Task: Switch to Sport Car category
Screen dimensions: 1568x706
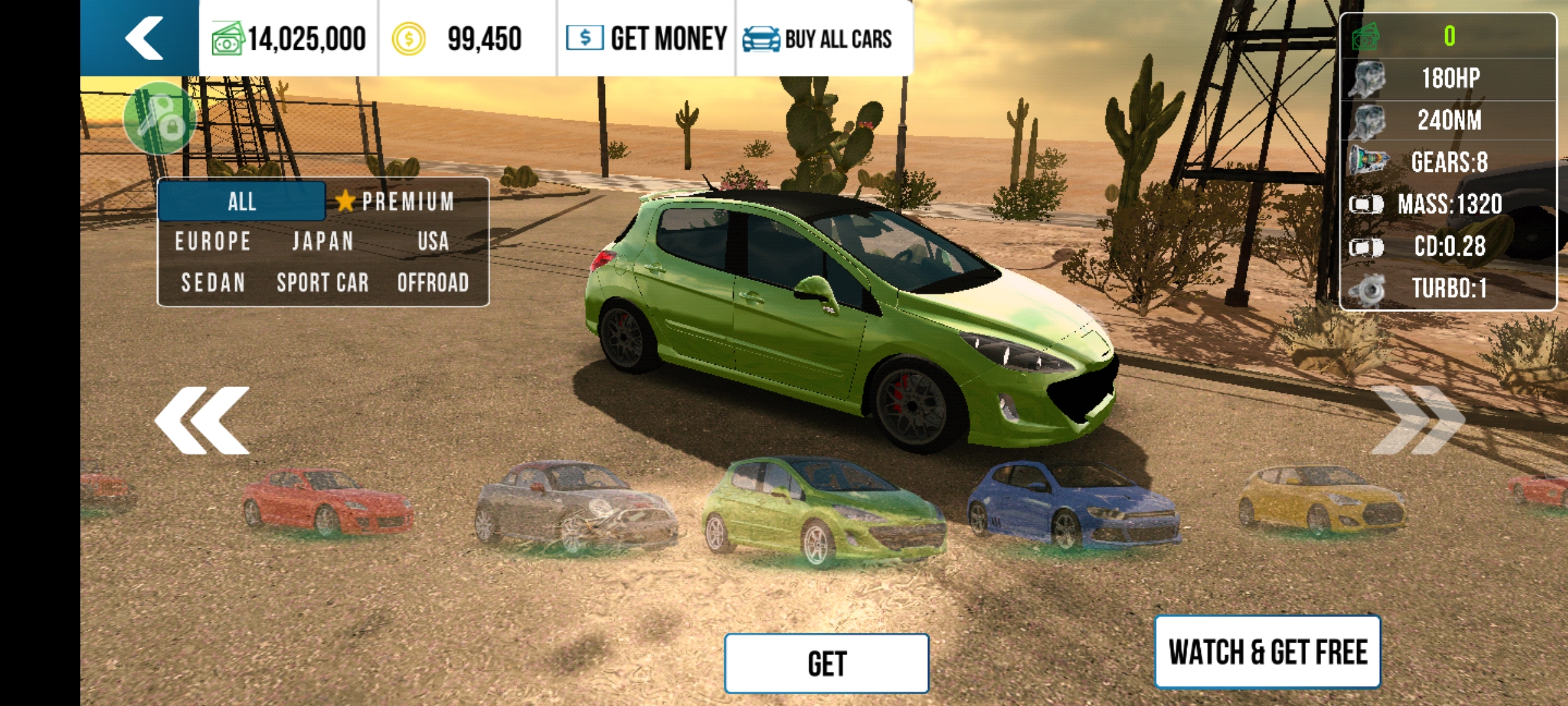Action: pos(323,283)
